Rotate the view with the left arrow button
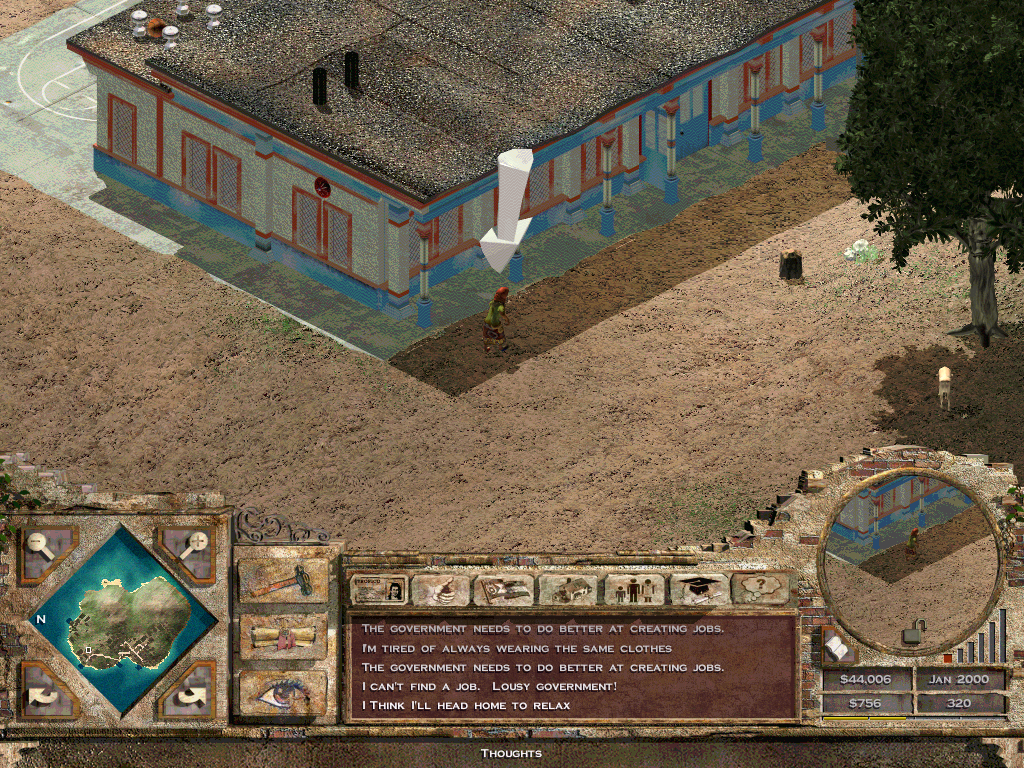 coord(45,690)
